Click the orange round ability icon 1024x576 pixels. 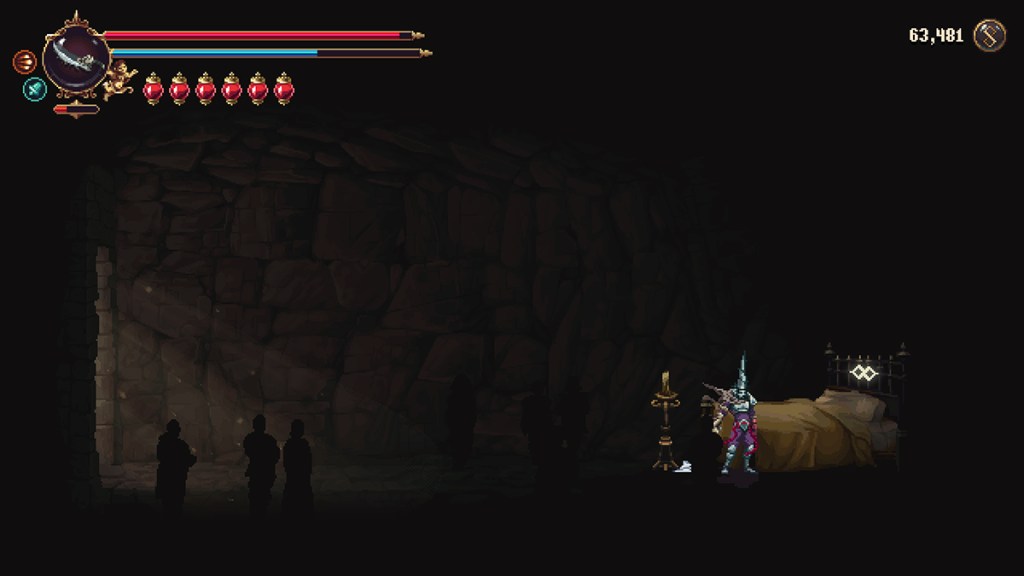pyautogui.click(x=24, y=62)
